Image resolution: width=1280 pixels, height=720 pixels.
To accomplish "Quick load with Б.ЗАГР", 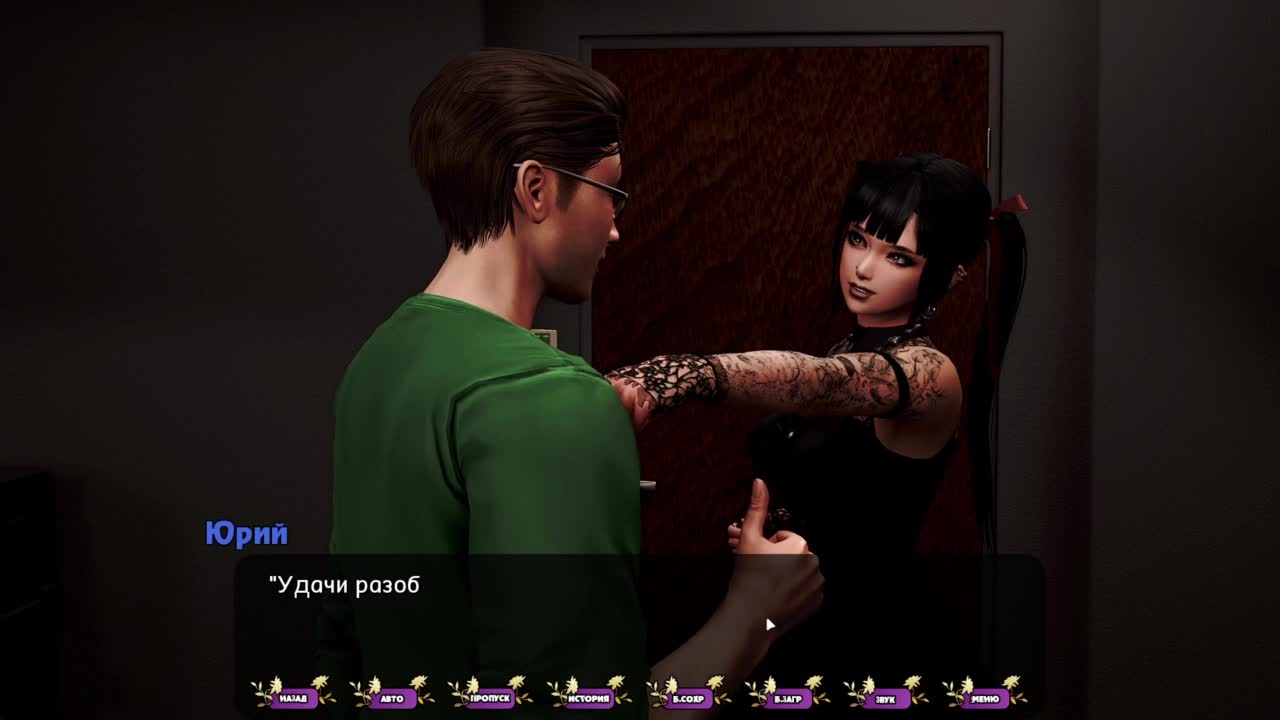I will tap(787, 698).
